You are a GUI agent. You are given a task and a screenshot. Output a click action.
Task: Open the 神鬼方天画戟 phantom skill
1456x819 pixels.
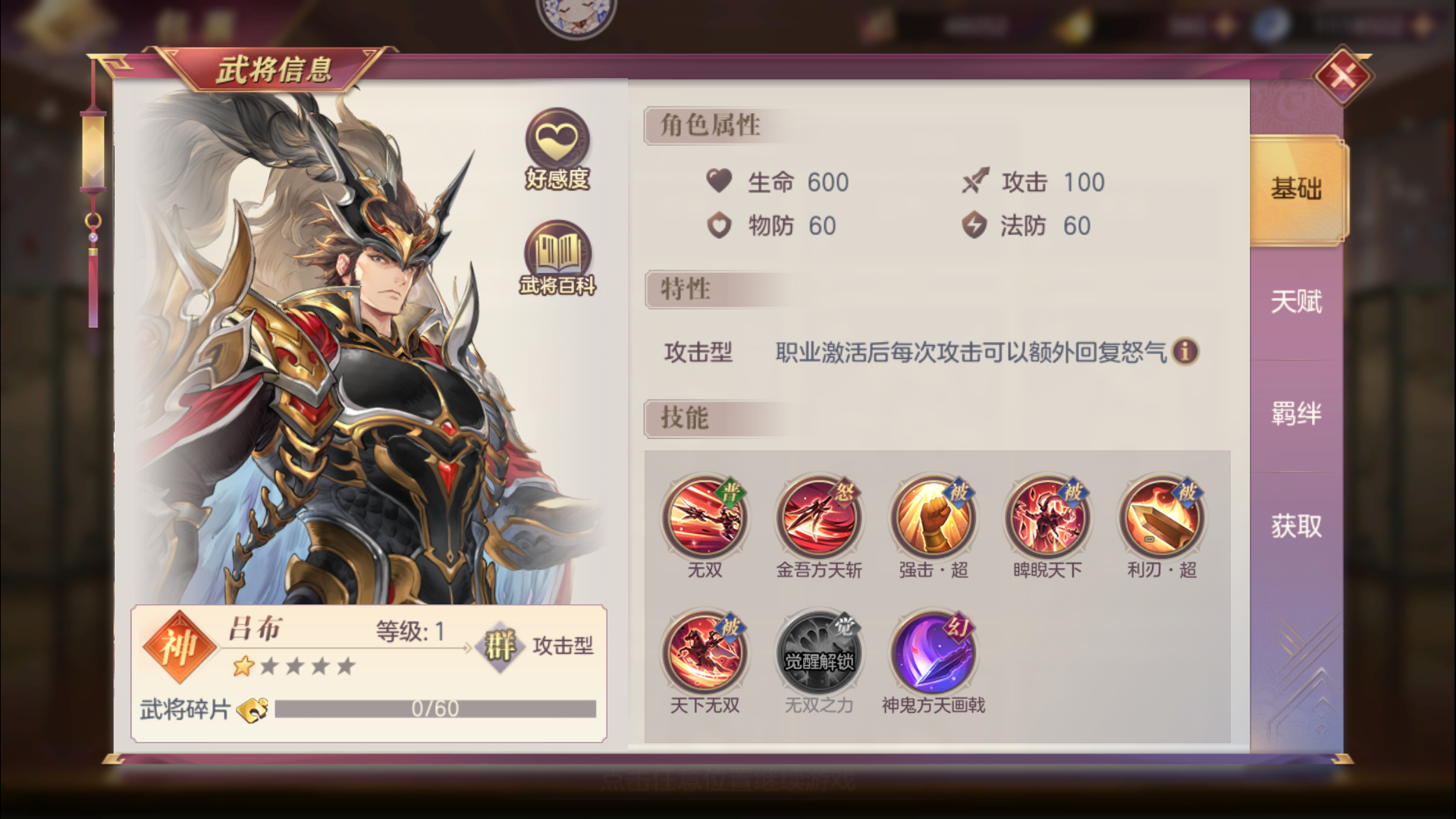click(x=934, y=651)
